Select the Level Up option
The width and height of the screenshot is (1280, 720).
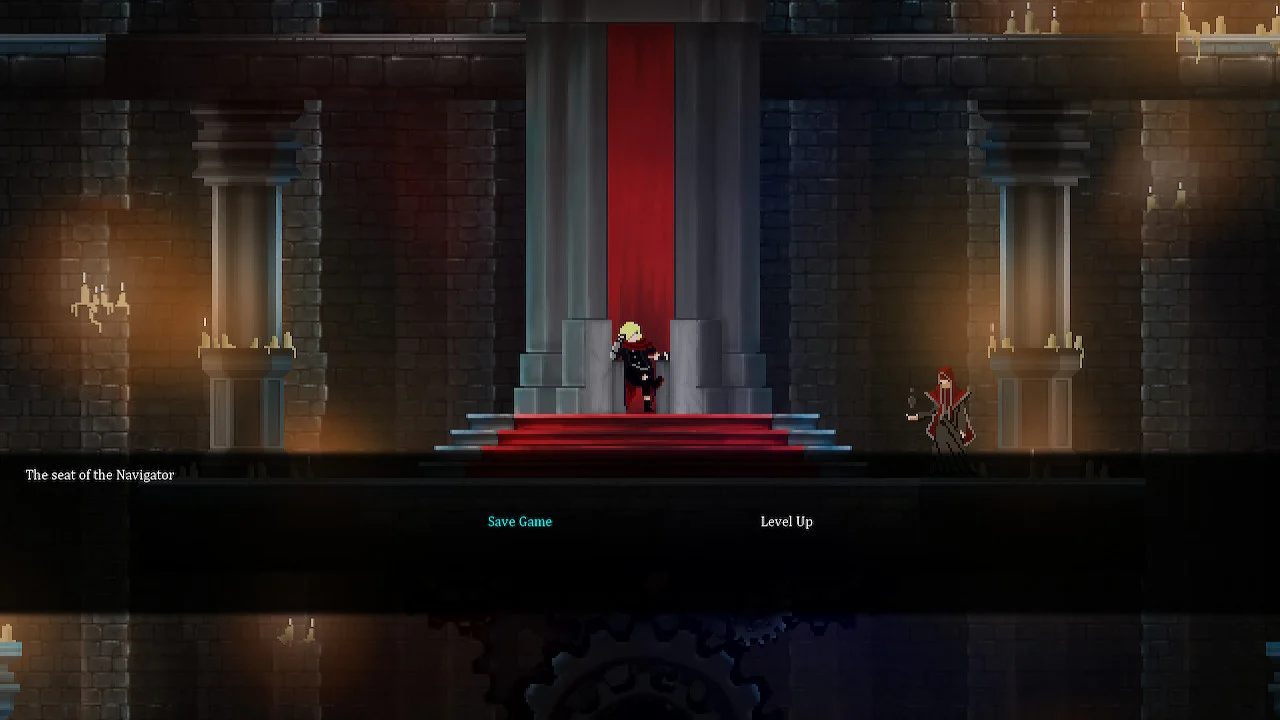(x=786, y=521)
